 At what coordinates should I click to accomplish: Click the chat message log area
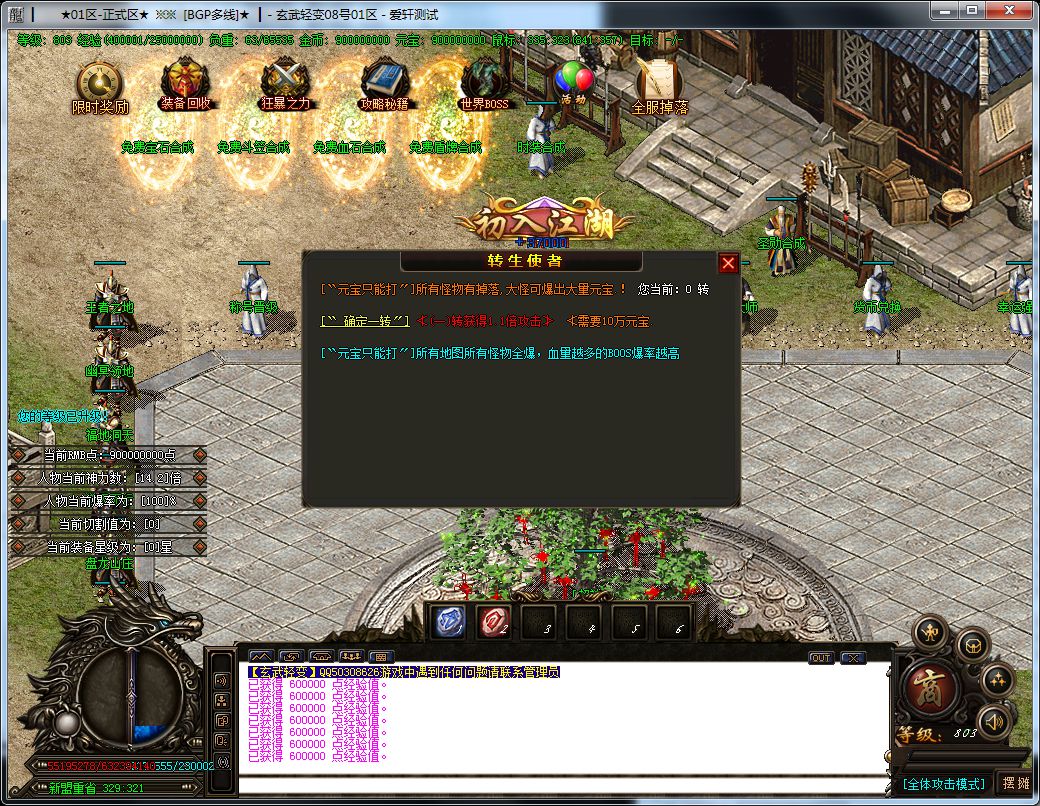(560, 725)
